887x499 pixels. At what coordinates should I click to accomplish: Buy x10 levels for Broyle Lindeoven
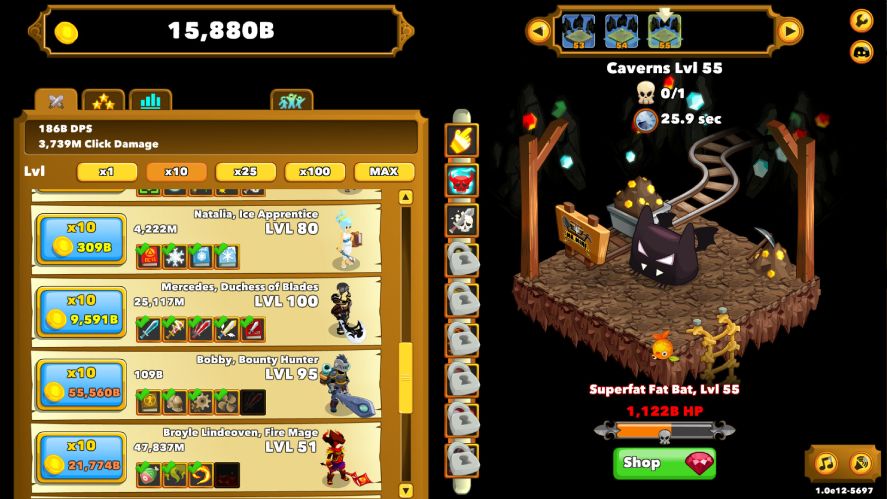[81, 457]
